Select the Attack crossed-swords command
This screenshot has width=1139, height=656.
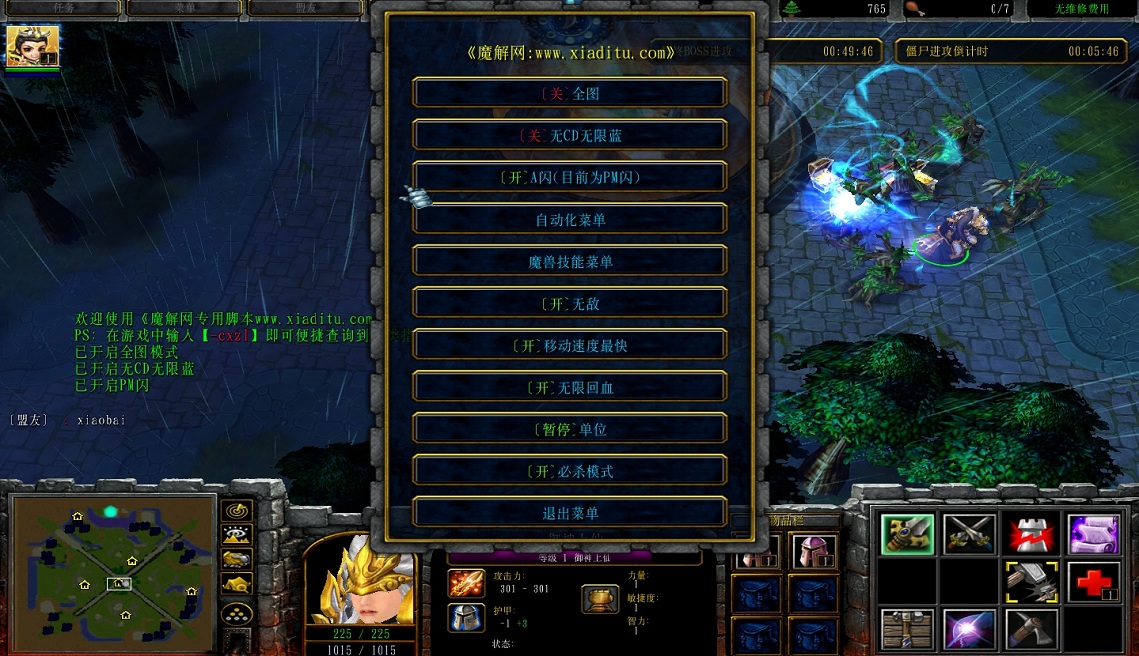click(969, 535)
